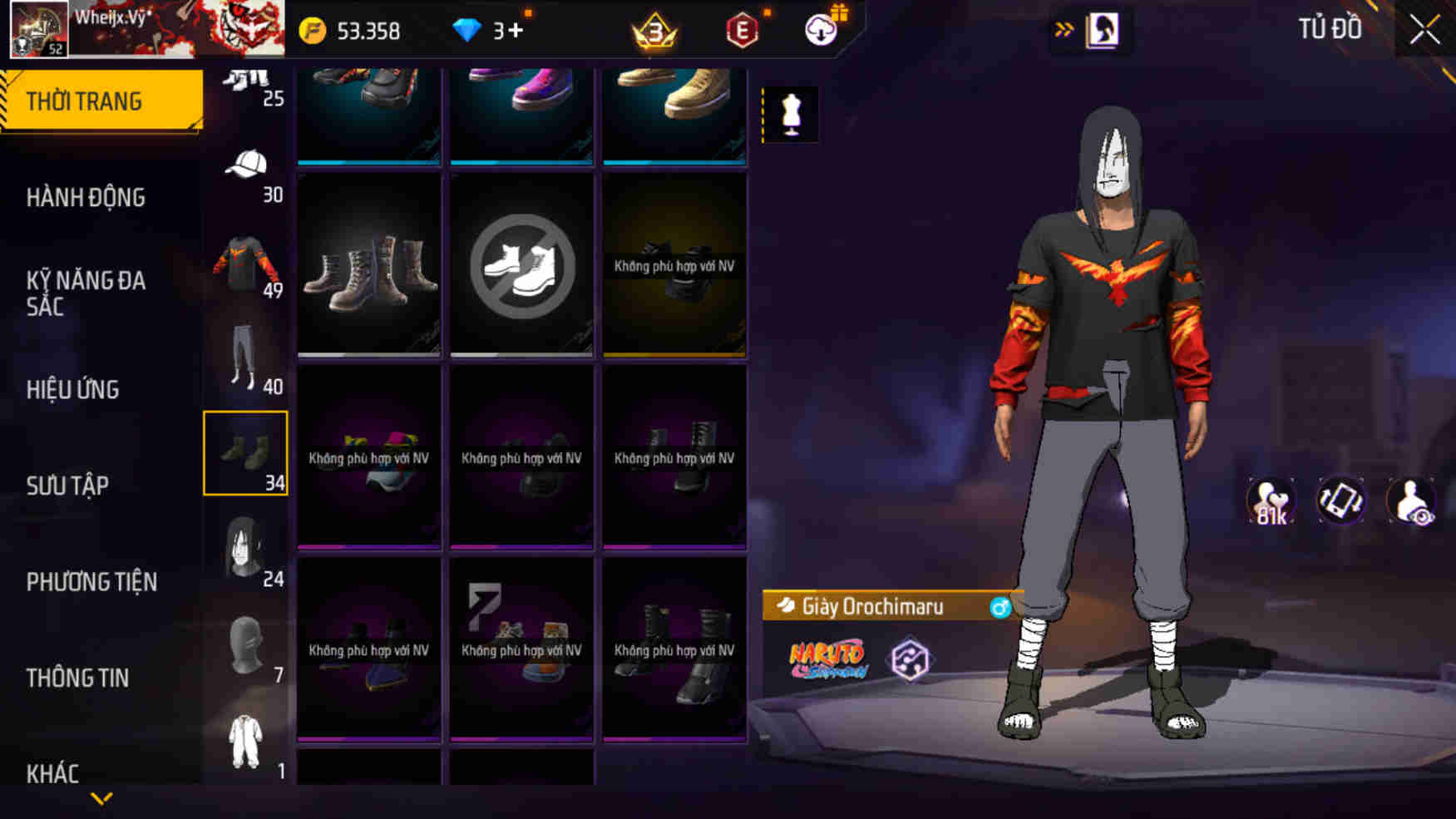The height and width of the screenshot is (819, 1456).
Task: Expand the sidebar with the double chevron arrows
Action: pos(1065,27)
